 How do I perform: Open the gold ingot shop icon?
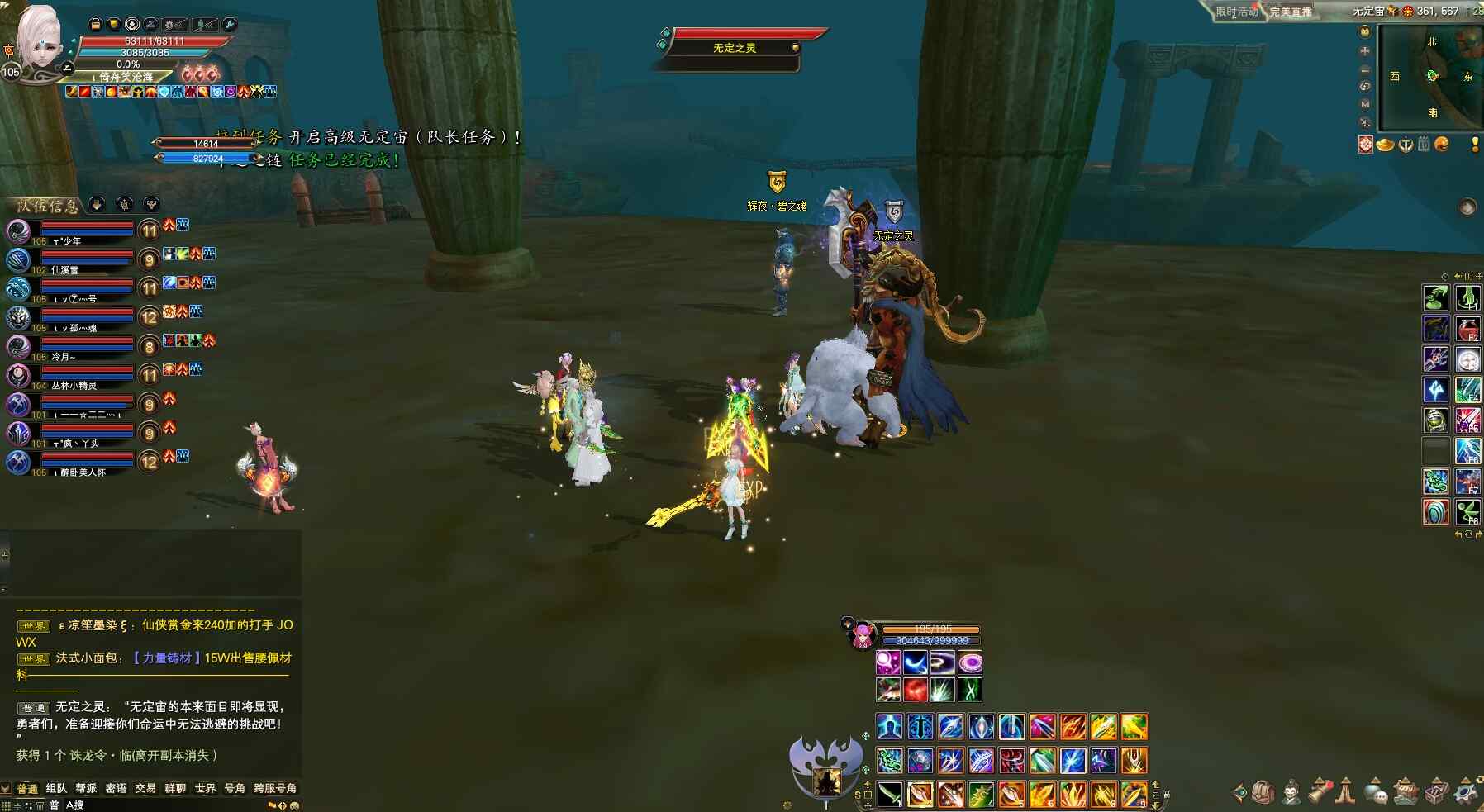[x=1385, y=145]
